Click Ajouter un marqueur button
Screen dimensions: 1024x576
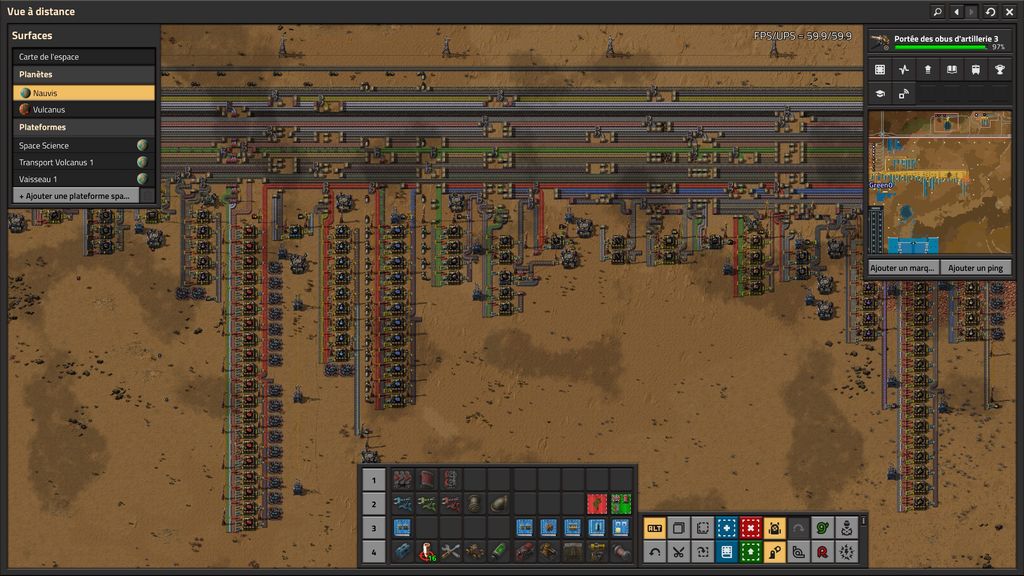pyautogui.click(x=903, y=268)
